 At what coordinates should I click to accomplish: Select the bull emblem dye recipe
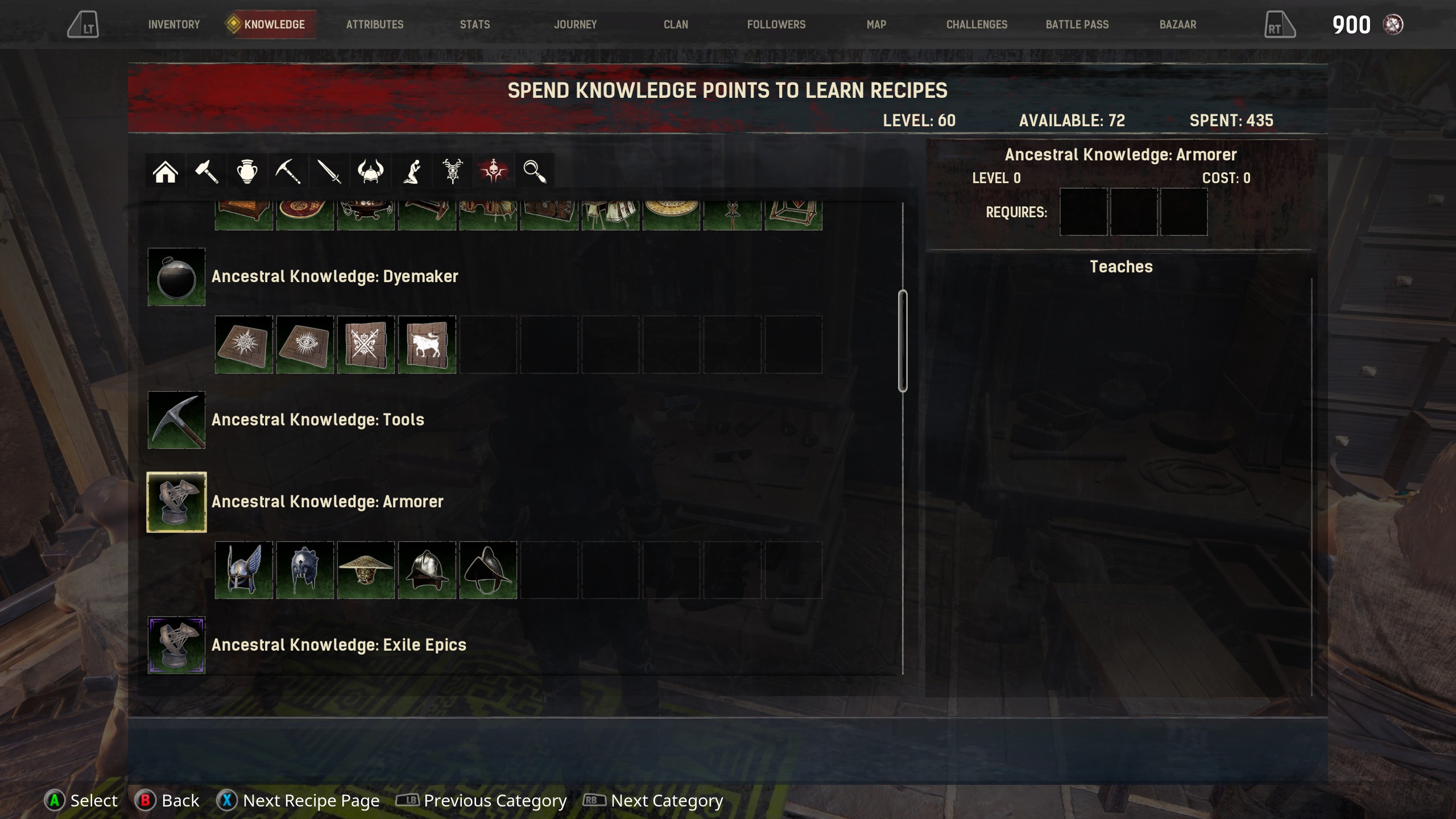click(x=426, y=344)
